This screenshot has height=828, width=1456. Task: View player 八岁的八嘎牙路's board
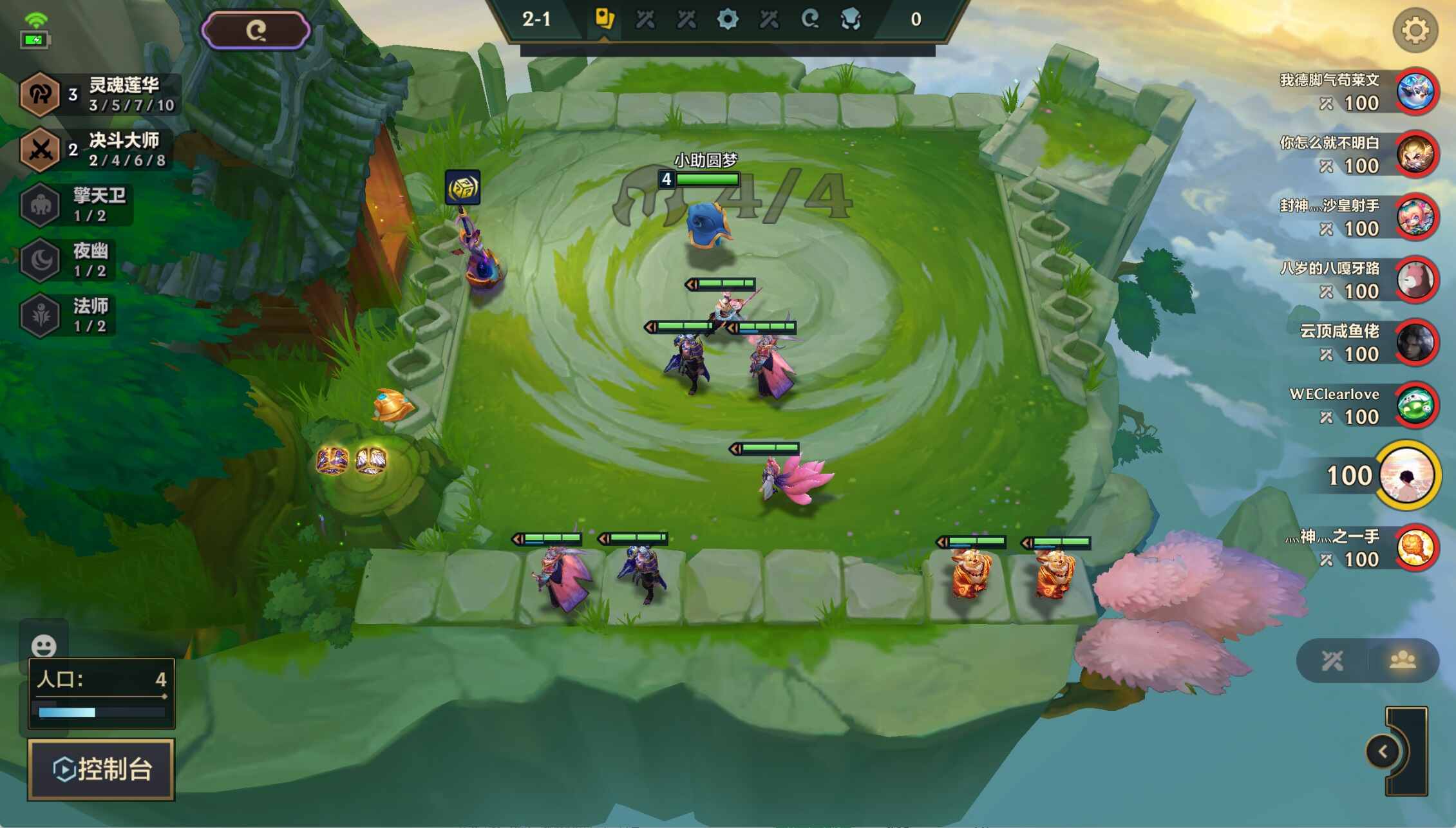pyautogui.click(x=1415, y=280)
